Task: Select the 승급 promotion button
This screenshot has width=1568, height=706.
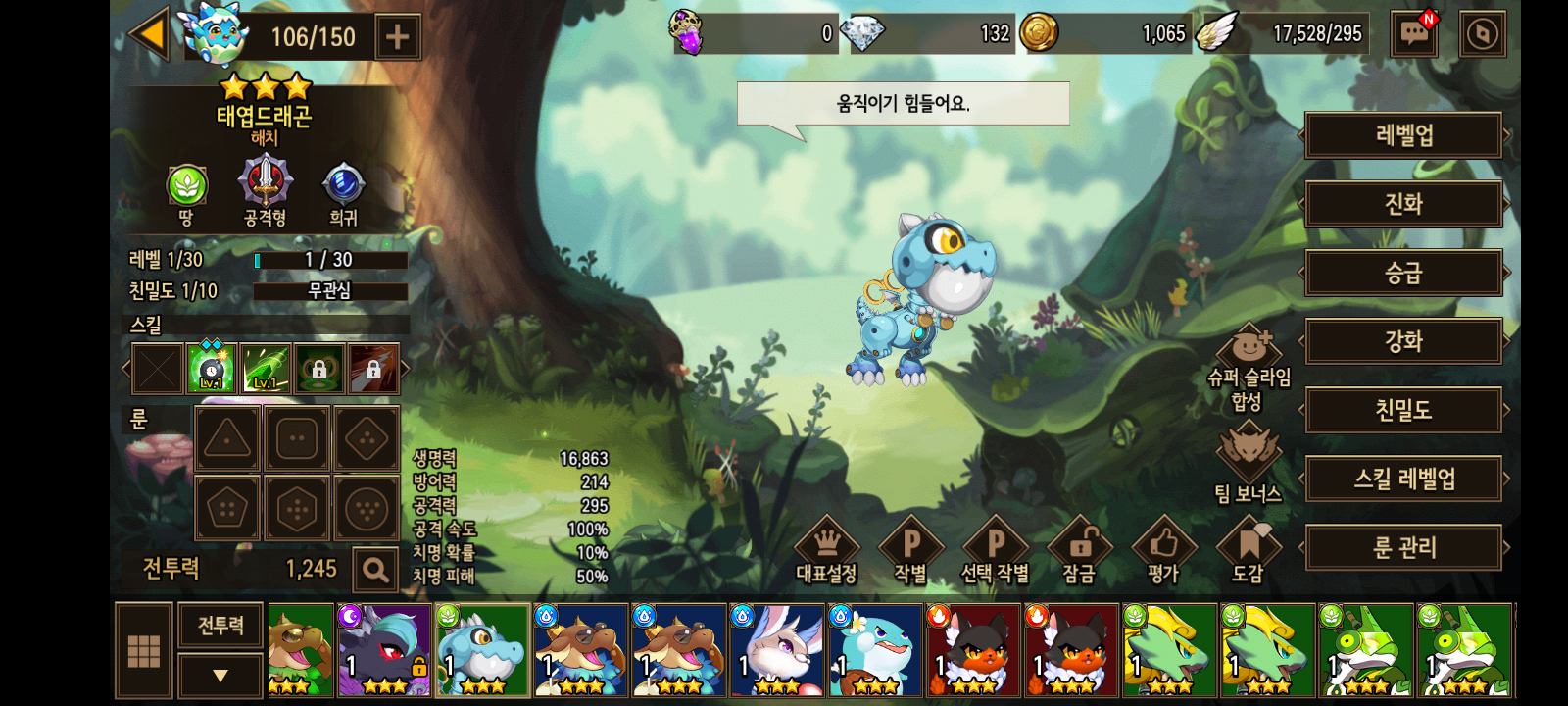Action: pyautogui.click(x=1403, y=273)
